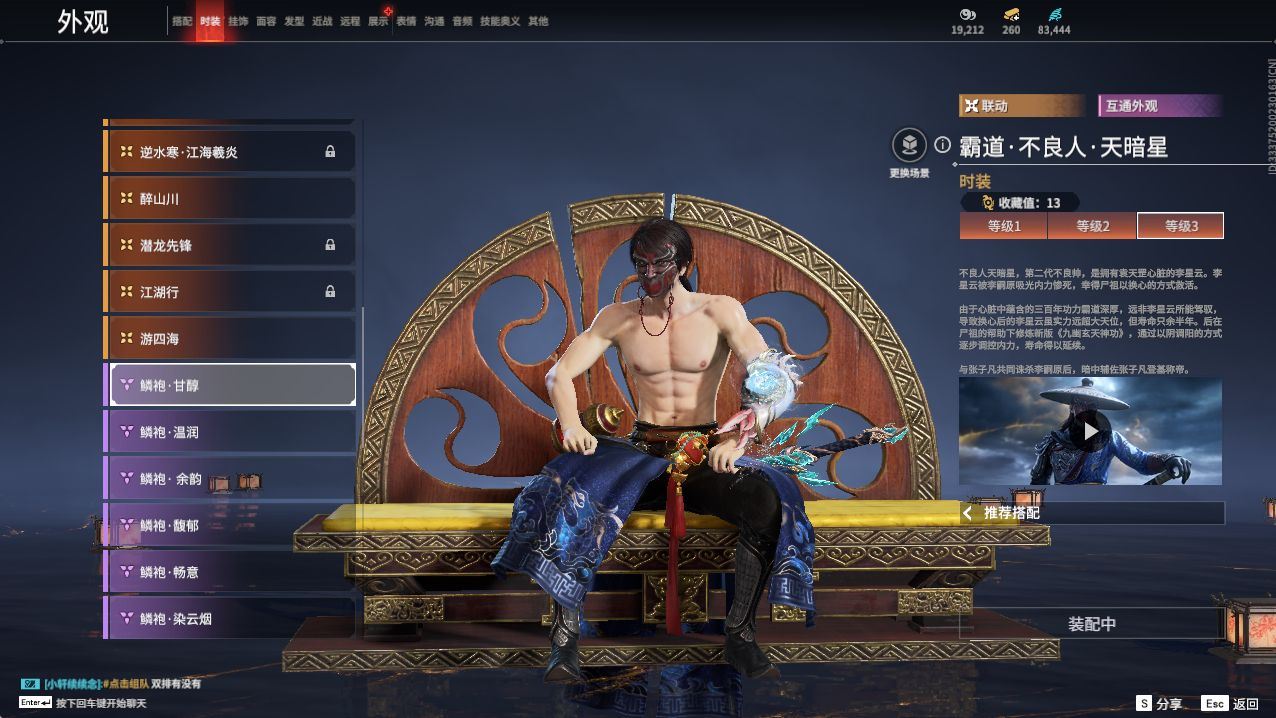
Task: Open the 分享 share option
Action: click(1159, 704)
